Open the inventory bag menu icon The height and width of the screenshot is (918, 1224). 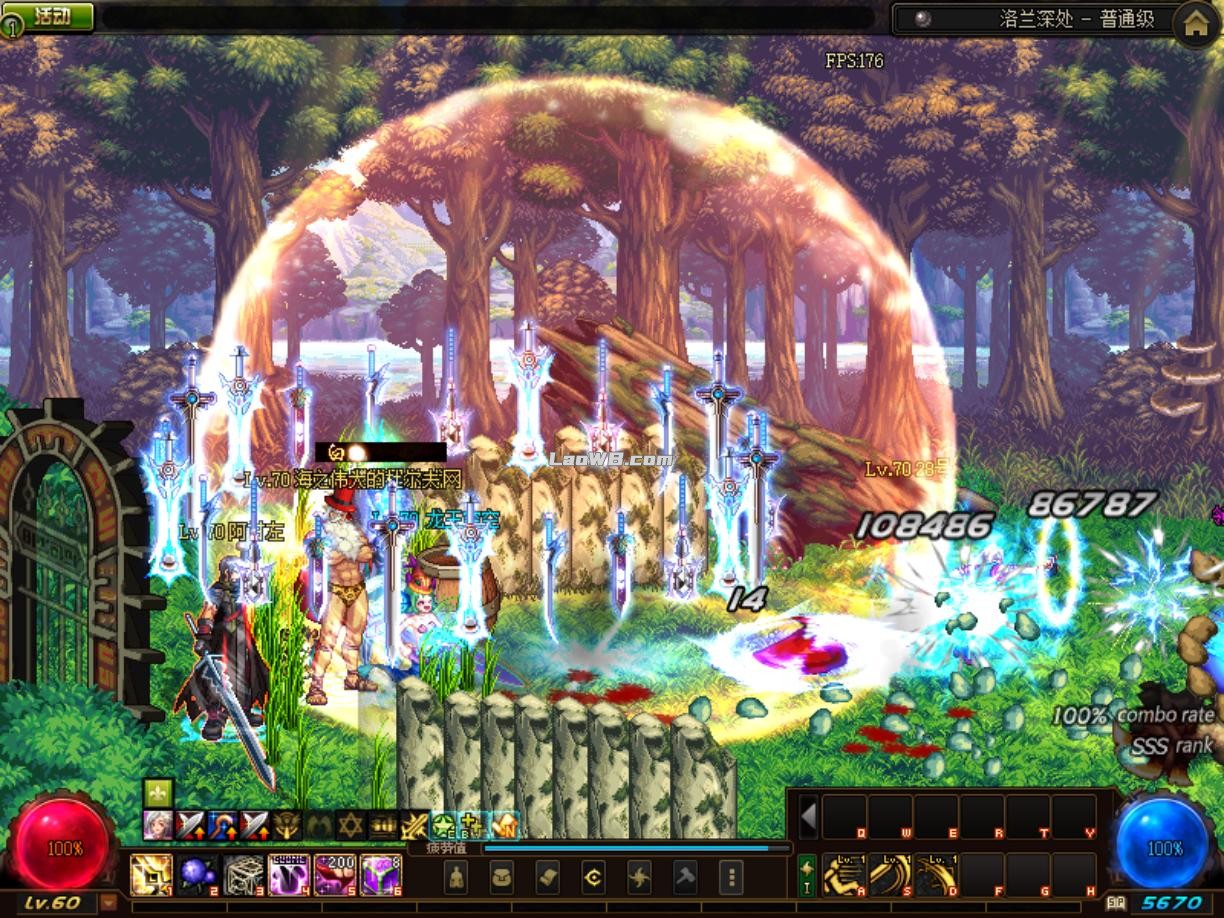click(x=501, y=877)
